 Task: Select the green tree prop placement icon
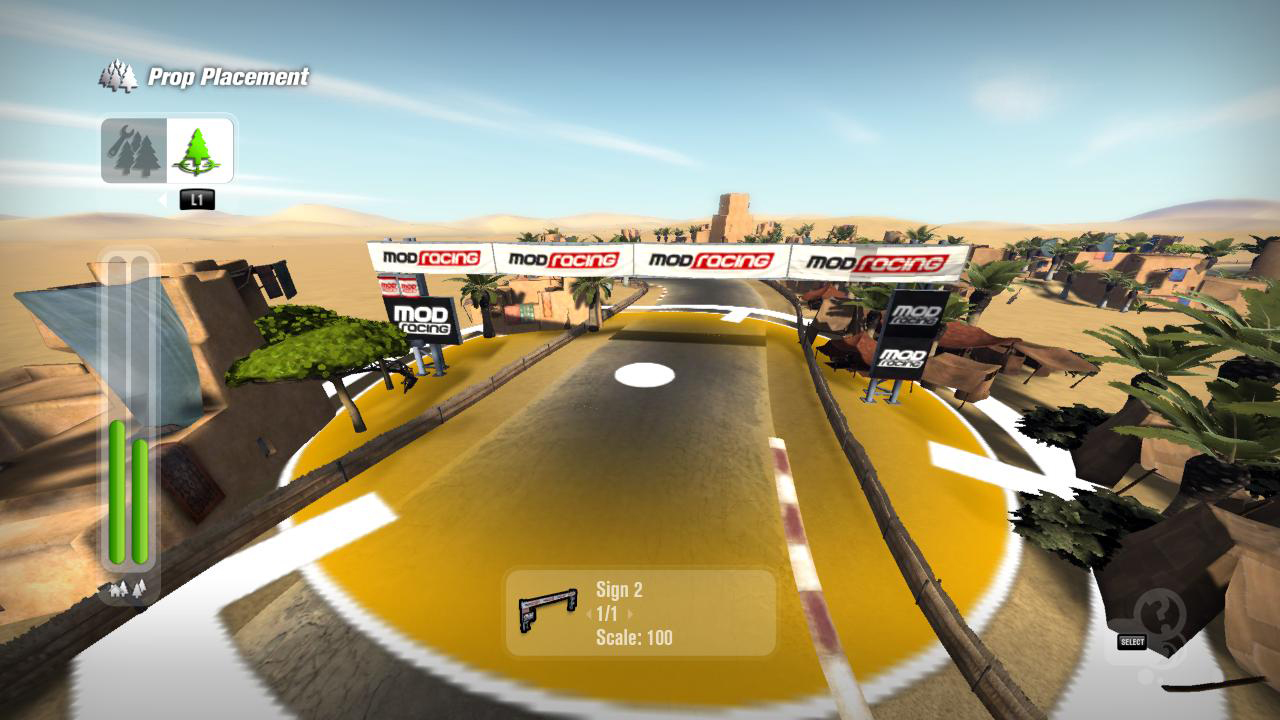click(196, 152)
